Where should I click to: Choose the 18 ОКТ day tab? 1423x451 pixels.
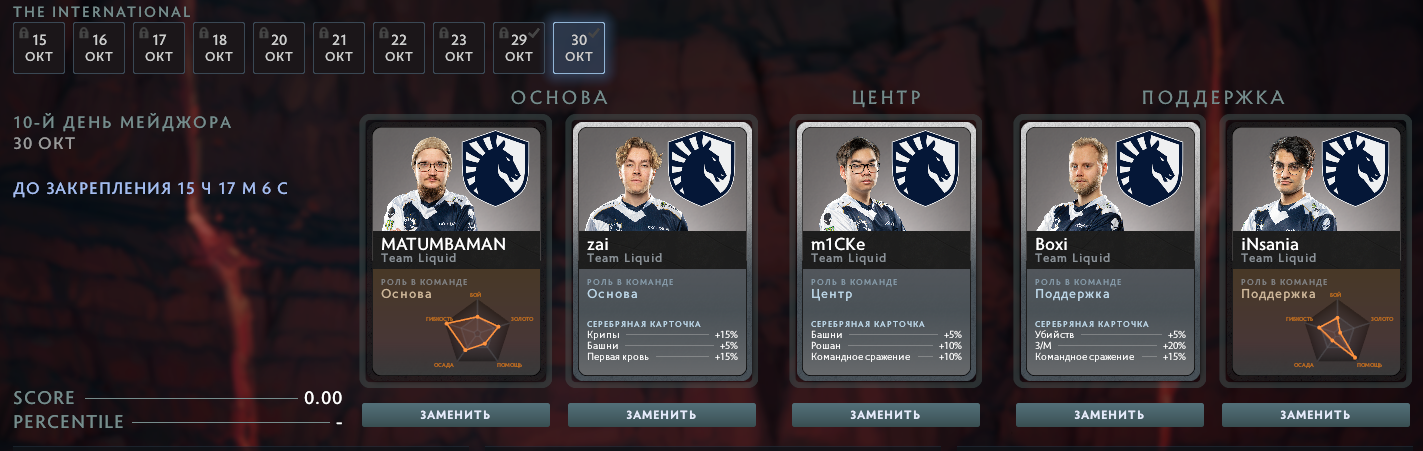219,48
